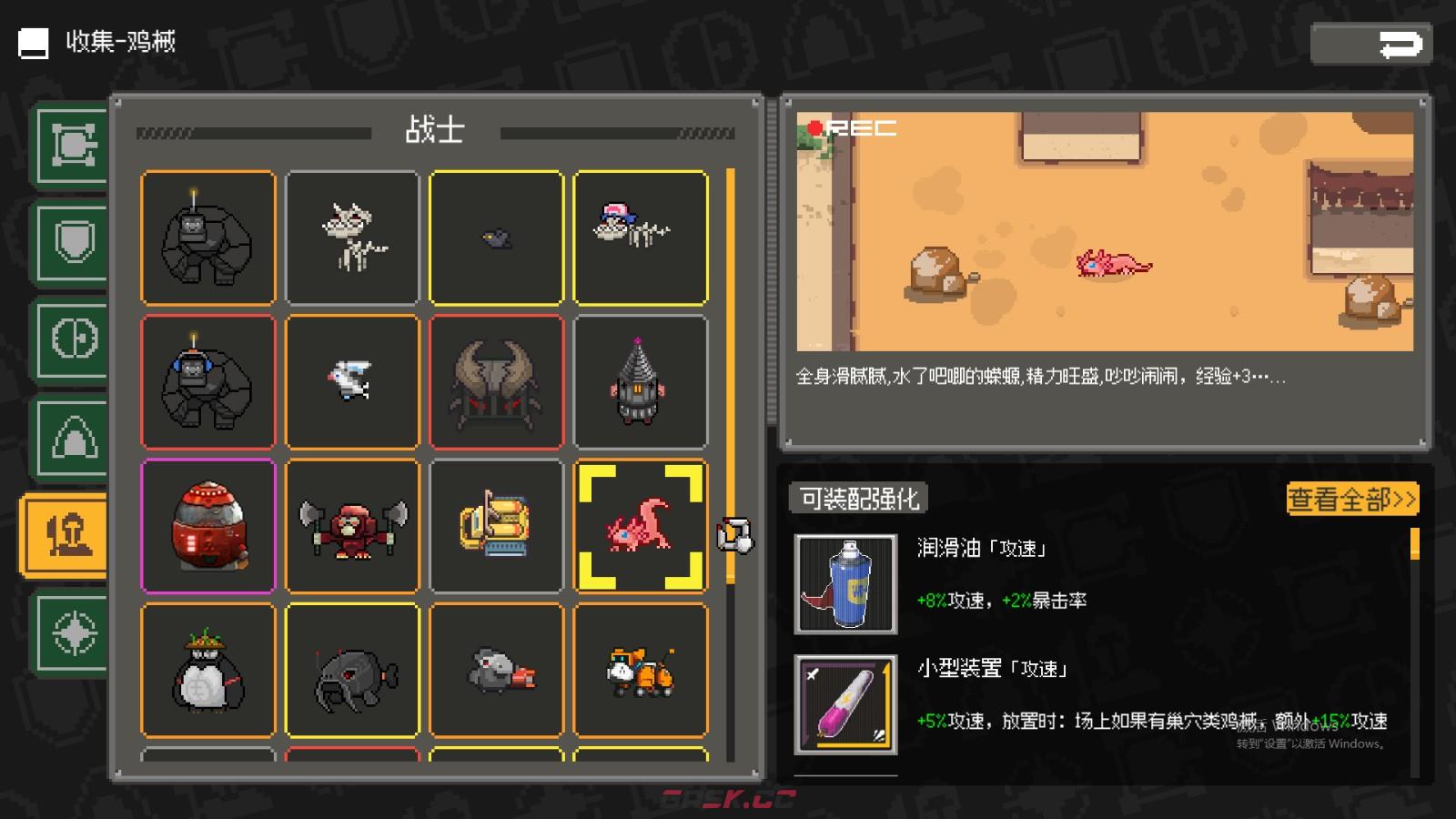Select the penguin with sprouts thumbnail
The image size is (1456, 819).
coord(208,671)
